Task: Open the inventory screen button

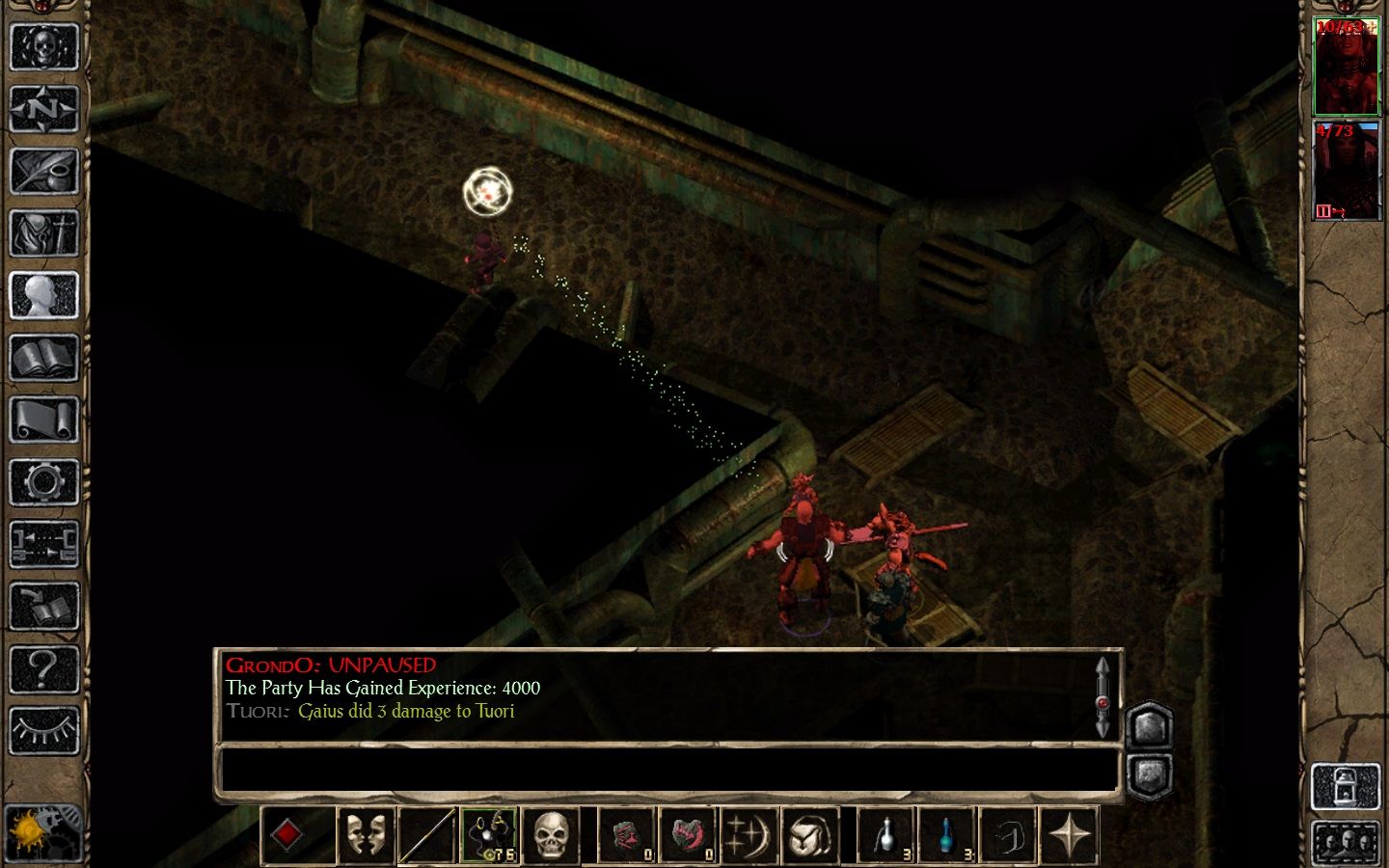Action: pos(43,232)
